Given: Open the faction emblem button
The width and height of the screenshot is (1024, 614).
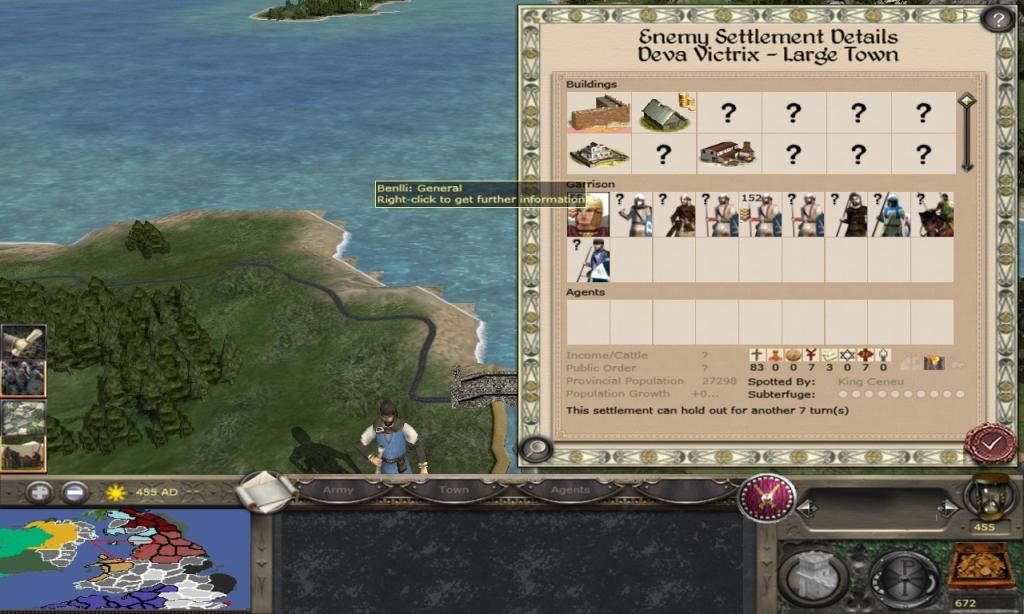Looking at the screenshot, I should tap(767, 497).
